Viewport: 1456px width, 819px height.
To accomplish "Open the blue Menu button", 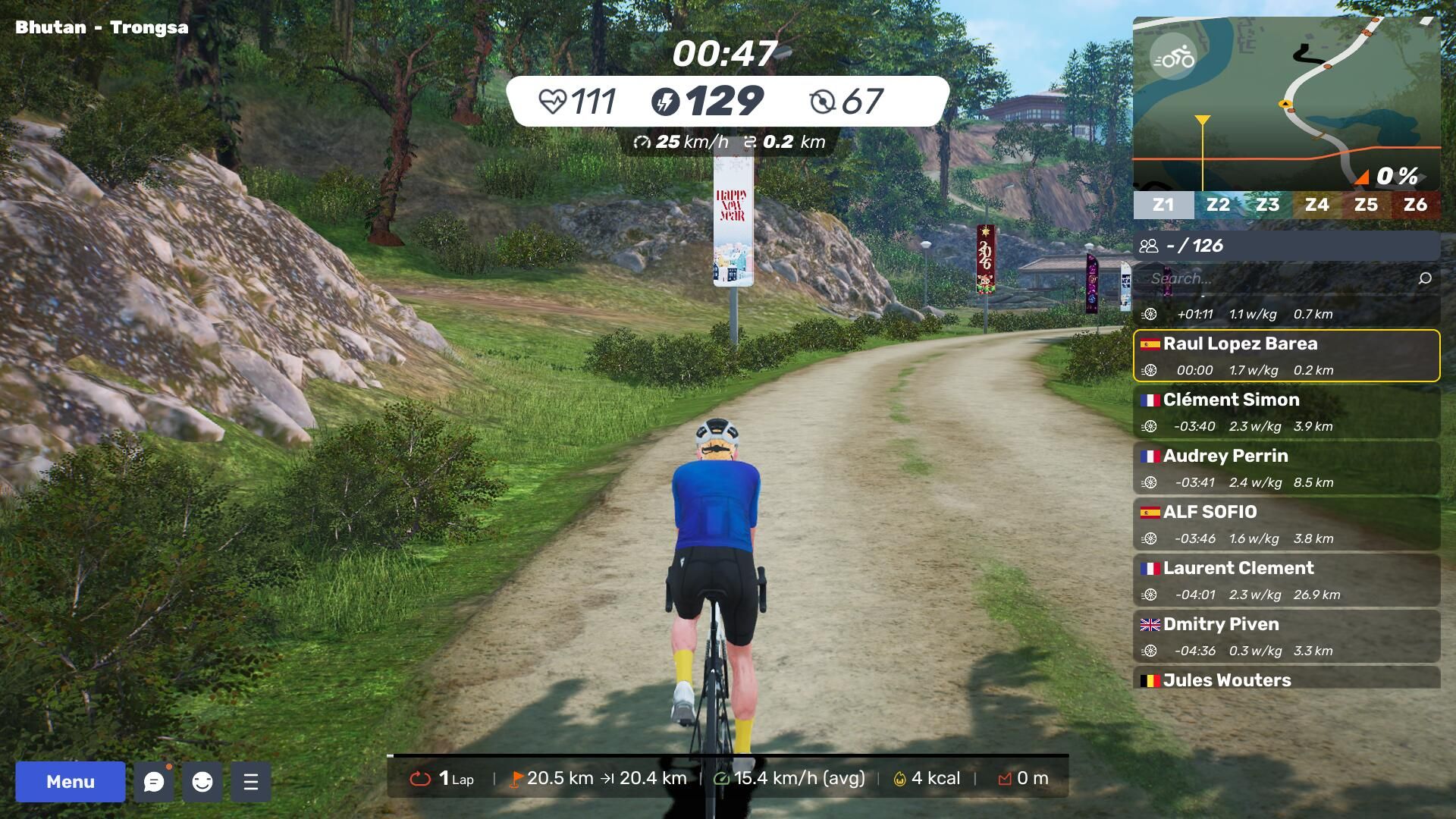I will click(70, 781).
